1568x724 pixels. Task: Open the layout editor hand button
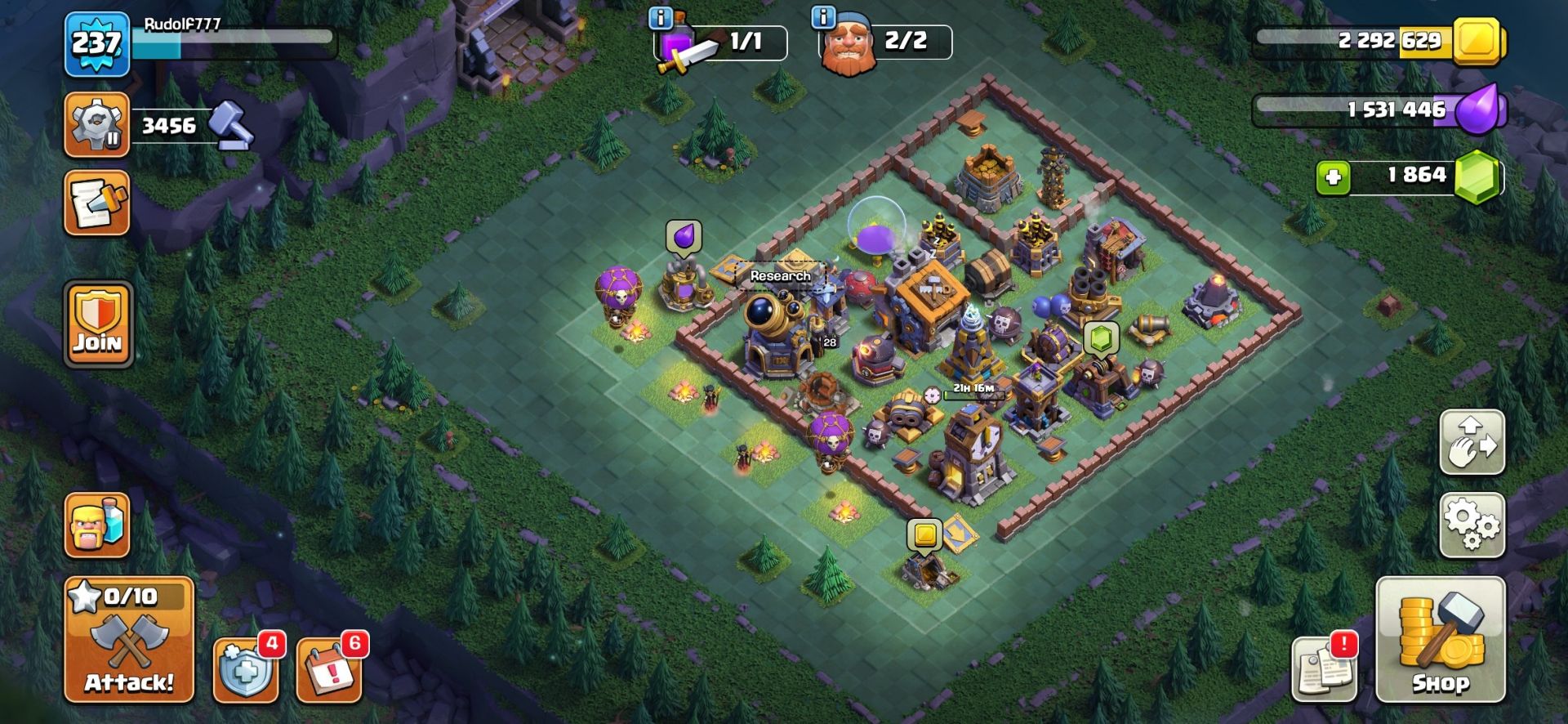coord(1472,442)
